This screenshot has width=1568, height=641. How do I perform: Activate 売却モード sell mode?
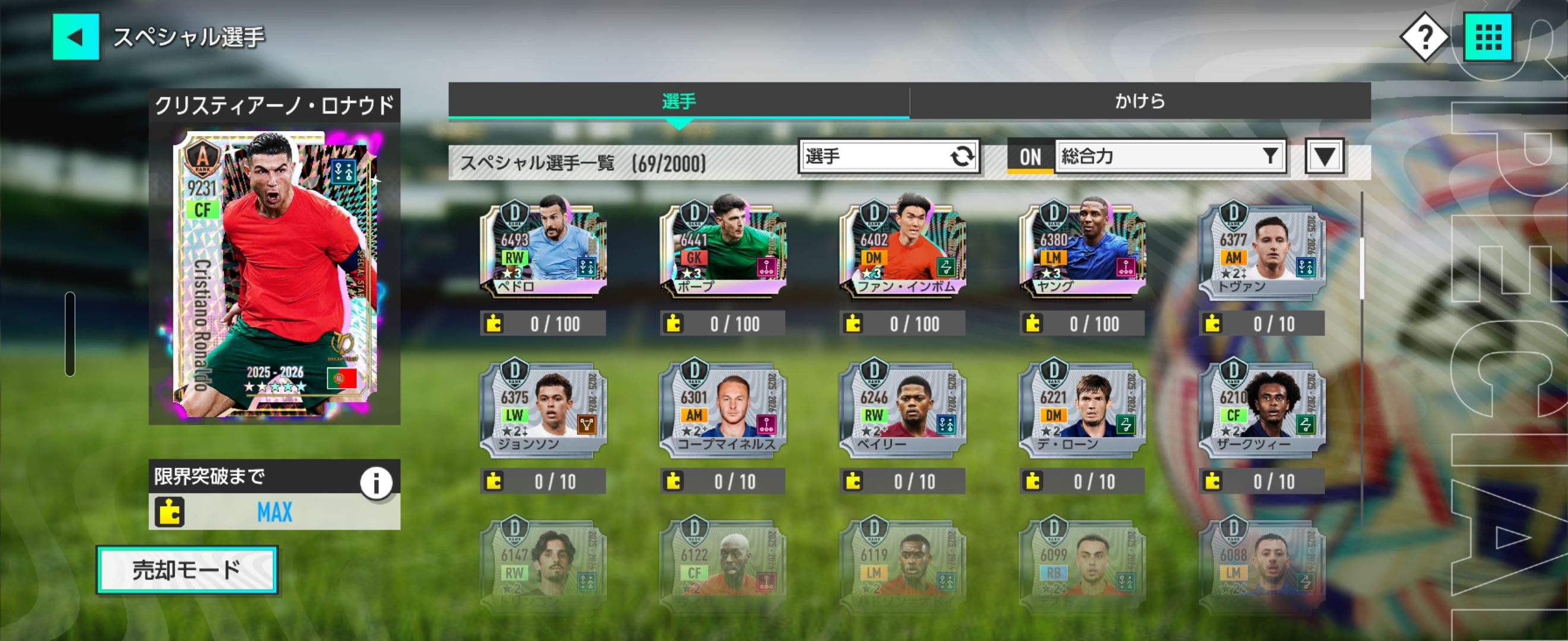click(187, 570)
